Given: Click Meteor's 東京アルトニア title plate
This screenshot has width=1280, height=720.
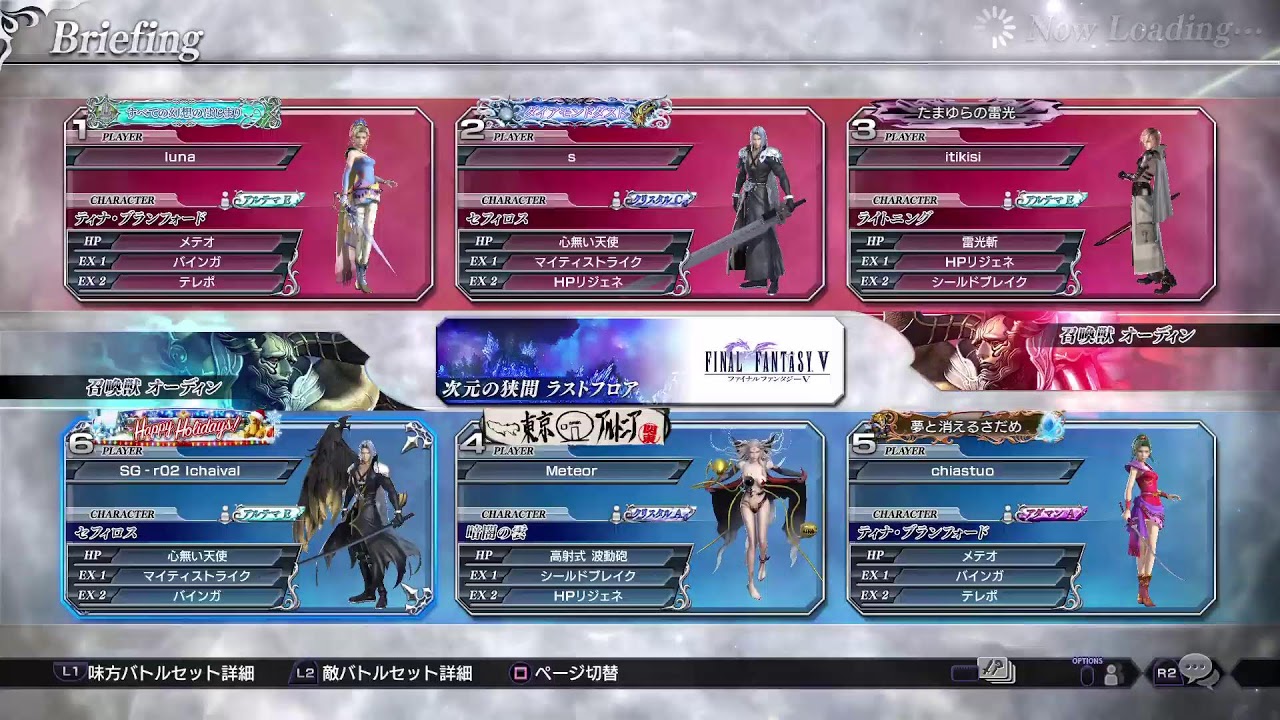Looking at the screenshot, I should coord(577,427).
